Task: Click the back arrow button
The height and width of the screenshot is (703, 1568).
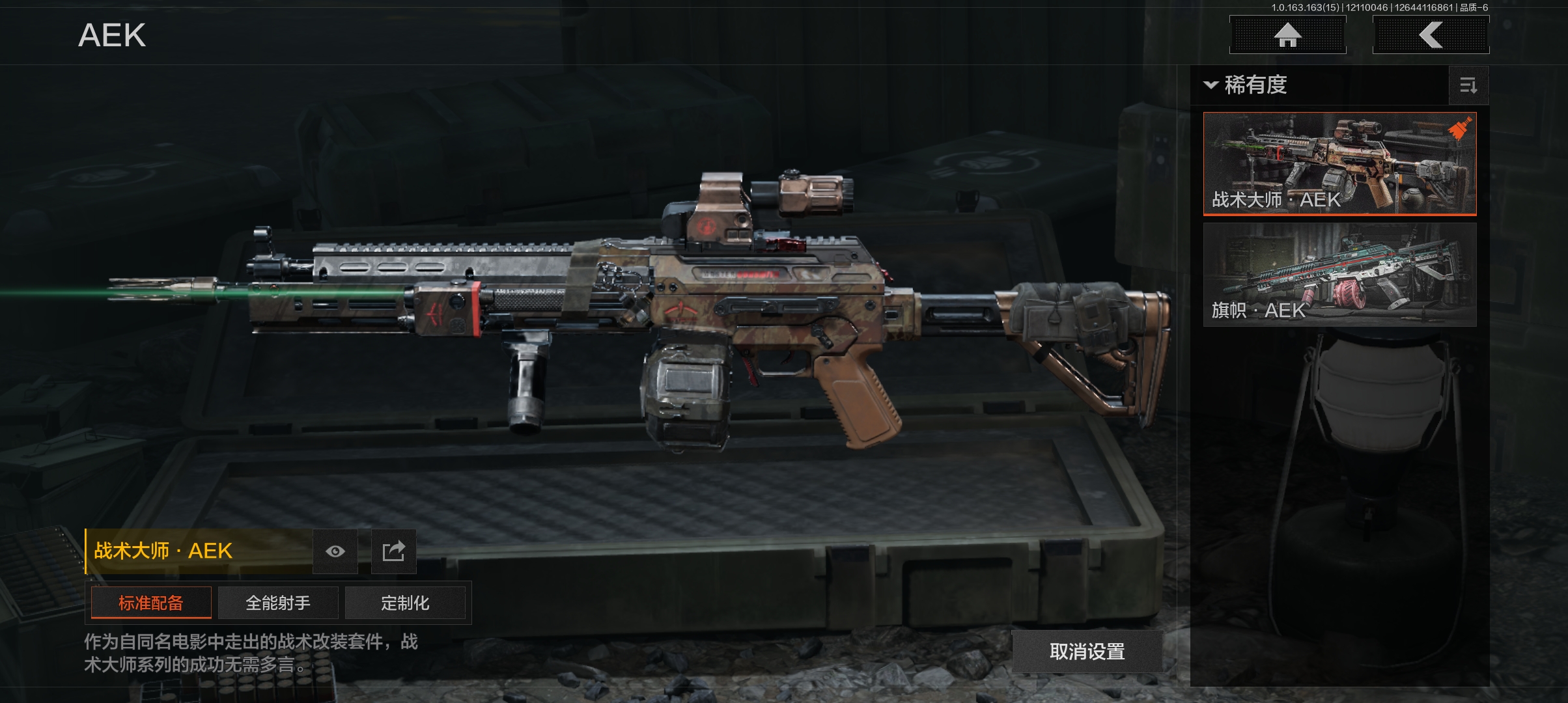Action: [x=1431, y=34]
